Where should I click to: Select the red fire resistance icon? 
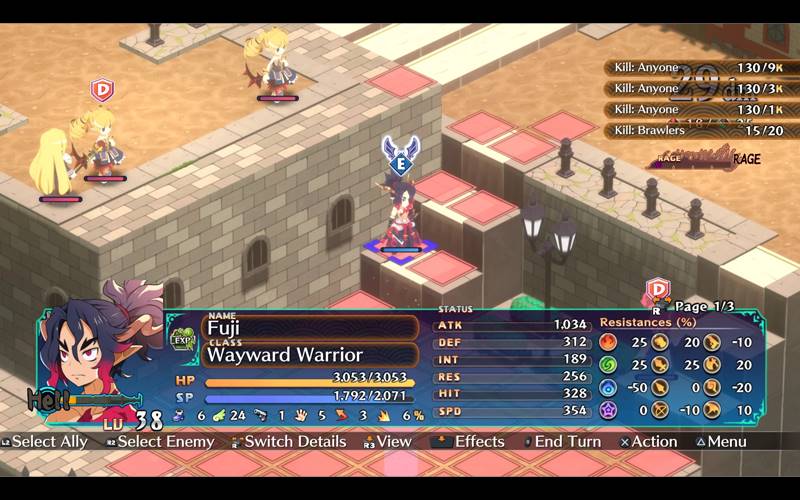[x=608, y=343]
